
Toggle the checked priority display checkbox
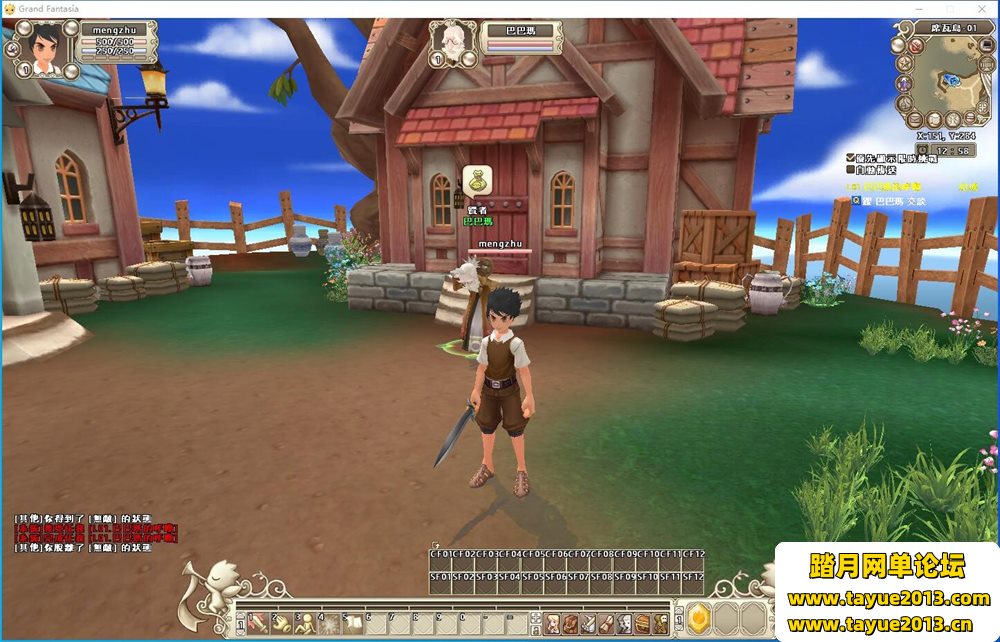pos(850,158)
